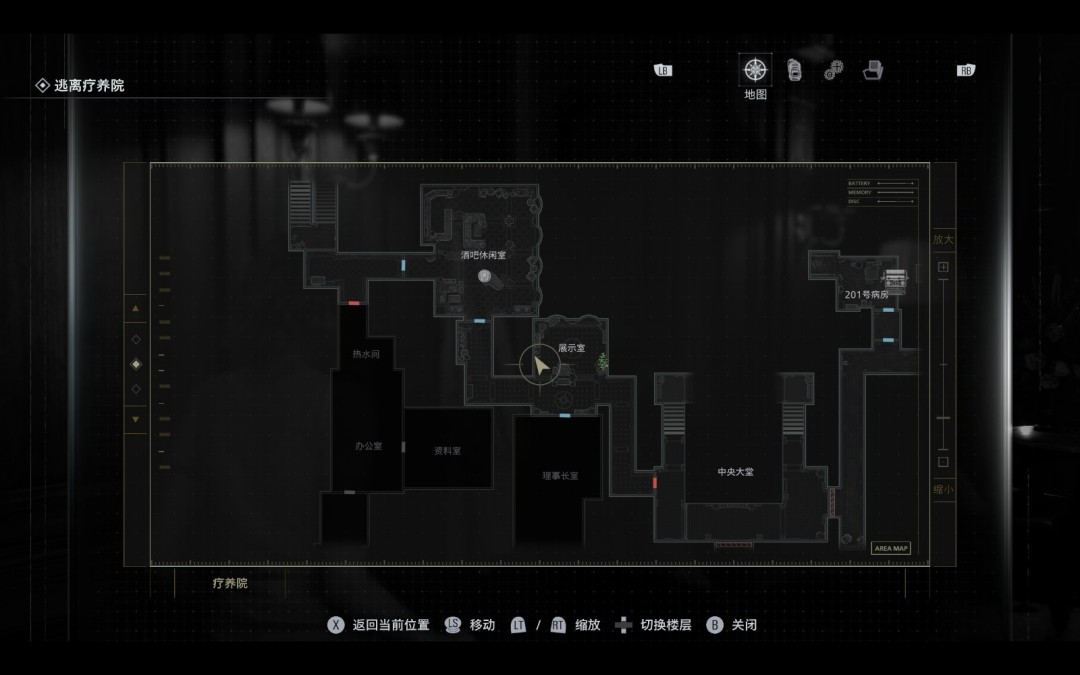Image resolution: width=1080 pixels, height=675 pixels.
Task: Switch to the gears tab
Action: (x=833, y=71)
